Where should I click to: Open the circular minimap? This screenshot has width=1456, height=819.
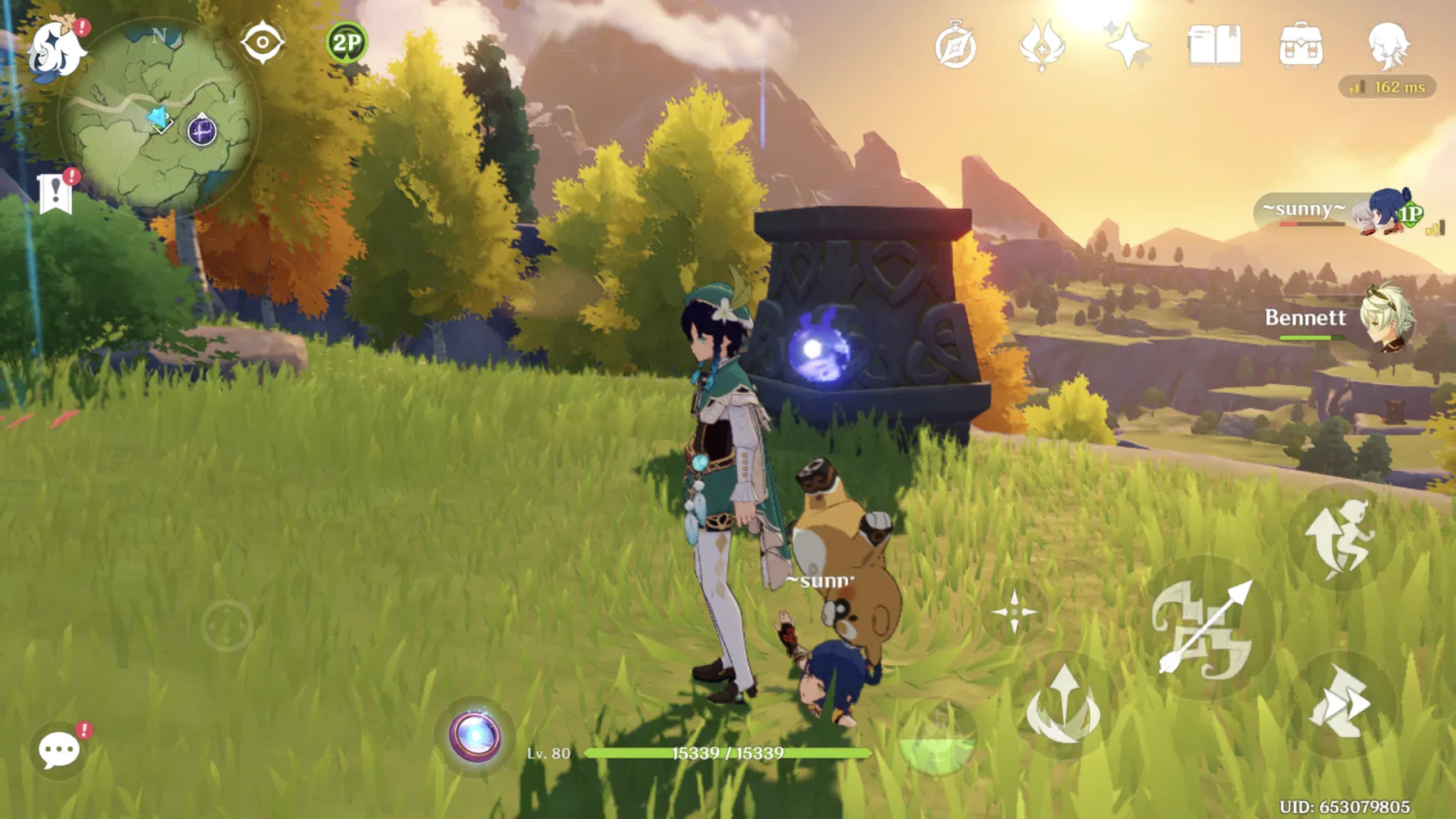(159, 116)
